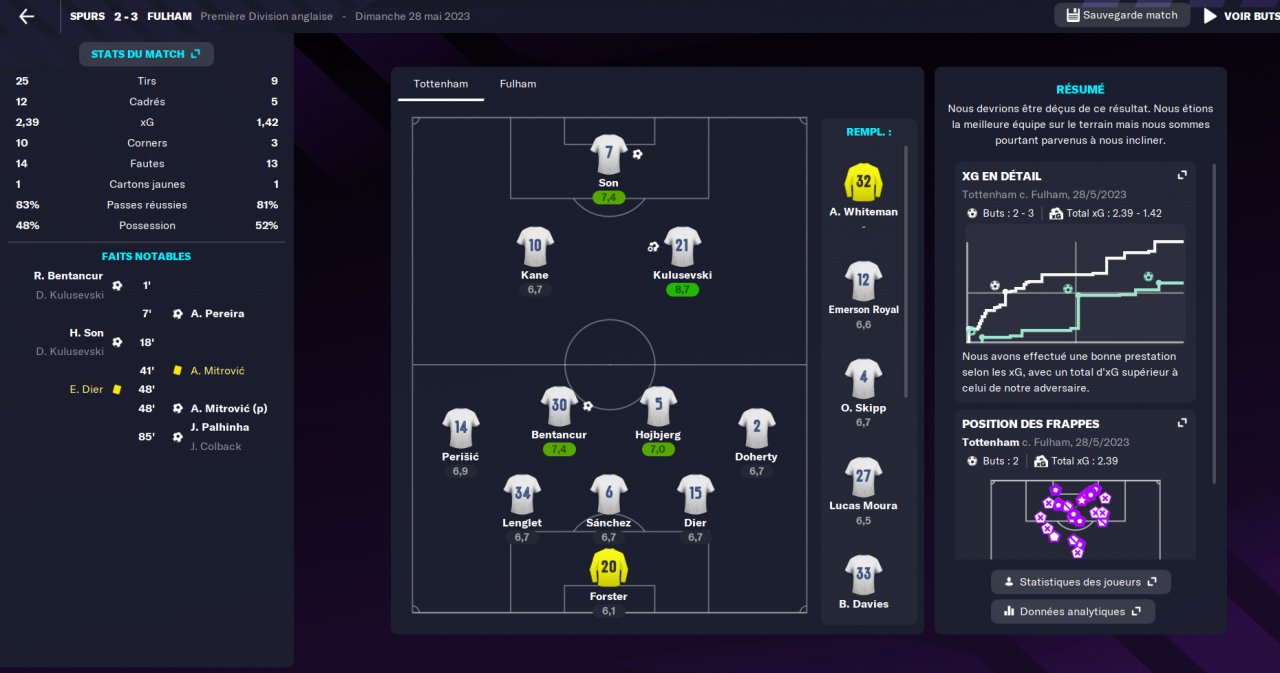
Task: Switch to the Fulham lineup tab
Action: click(518, 84)
